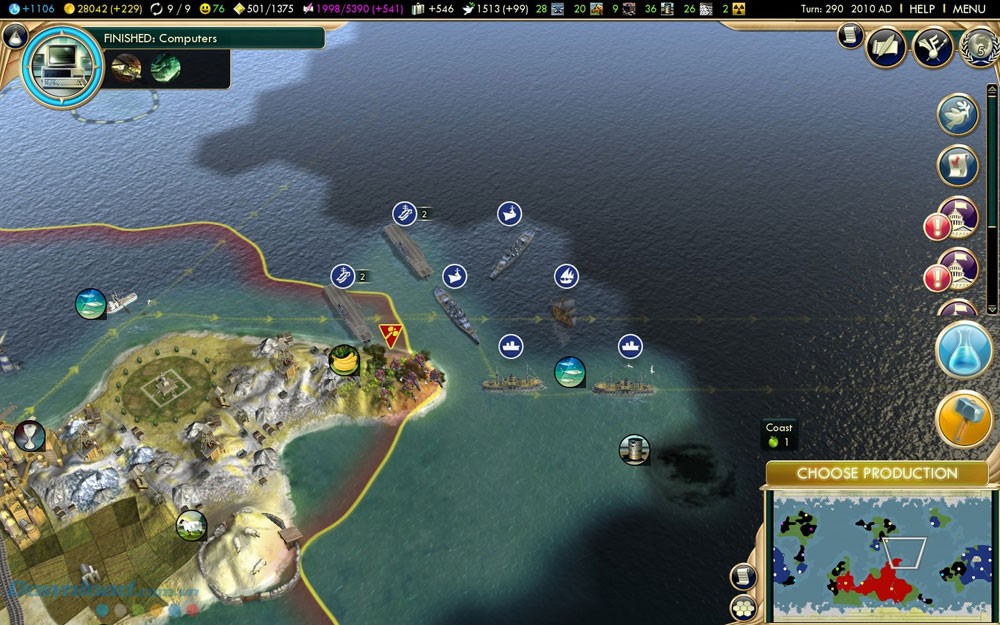Open the social policies book button
Screen dimensions: 1000x625
(x=885, y=47)
